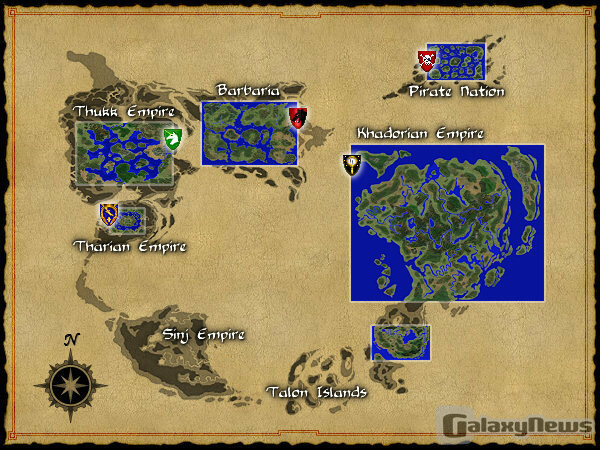Open the Barbaria map region
Screen dimensions: 600x450
pos(248,133)
